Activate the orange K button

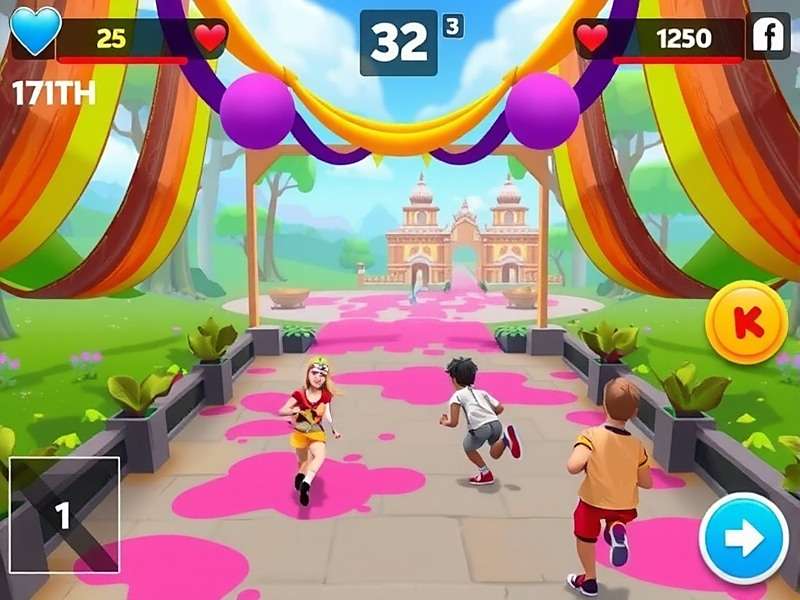point(741,323)
